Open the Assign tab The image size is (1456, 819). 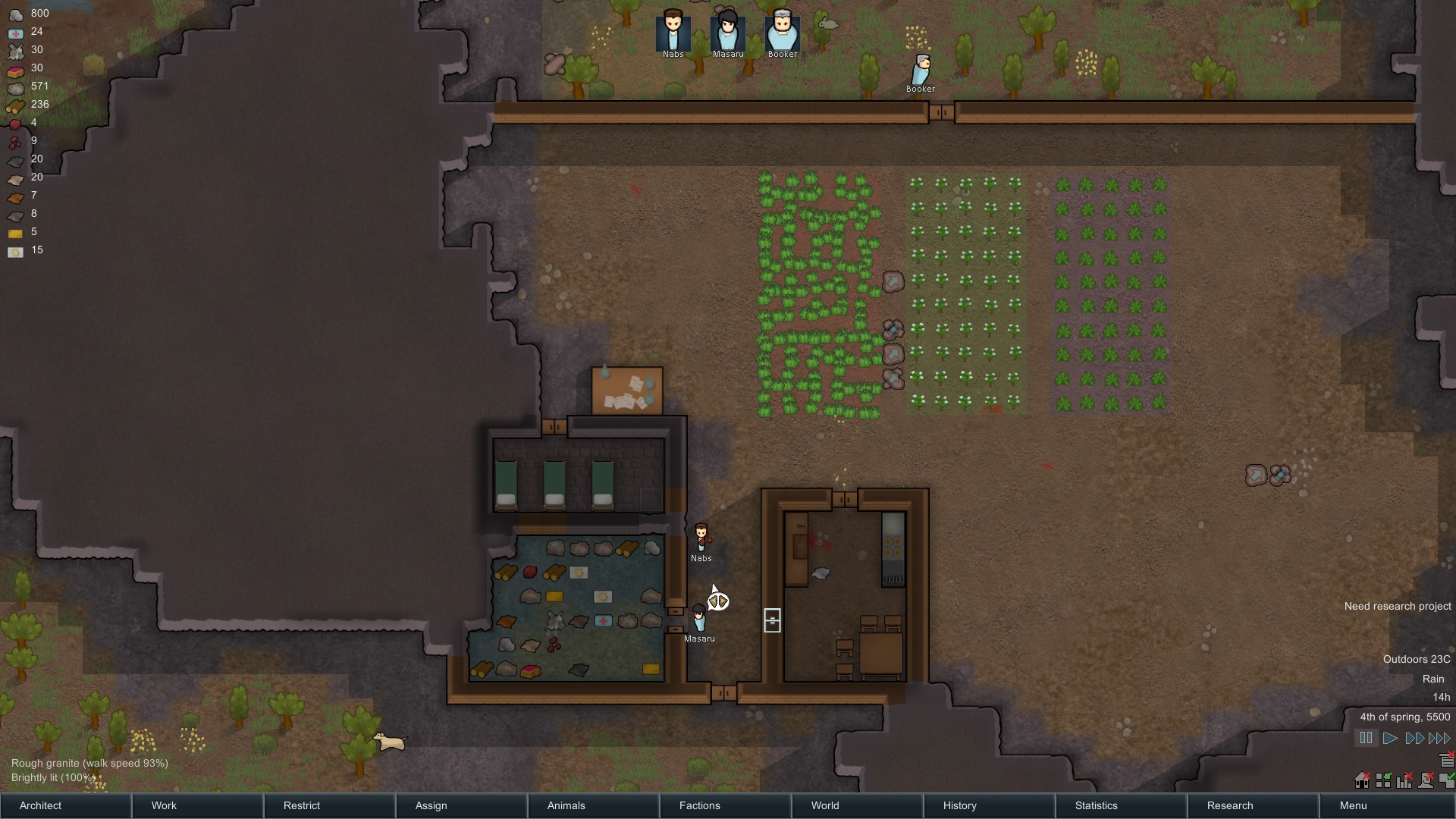pyautogui.click(x=461, y=805)
